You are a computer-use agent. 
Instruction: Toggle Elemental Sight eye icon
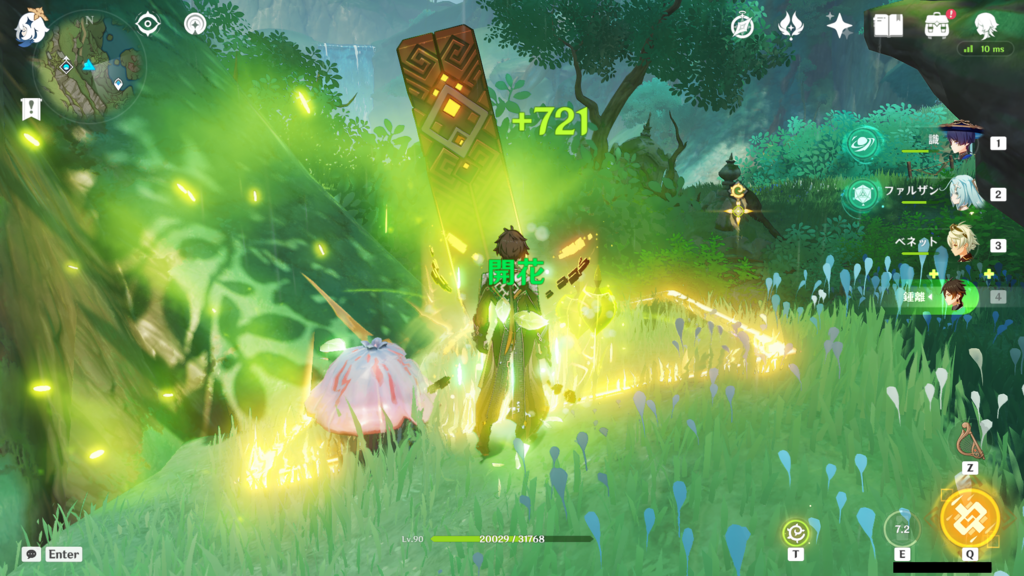coord(148,23)
